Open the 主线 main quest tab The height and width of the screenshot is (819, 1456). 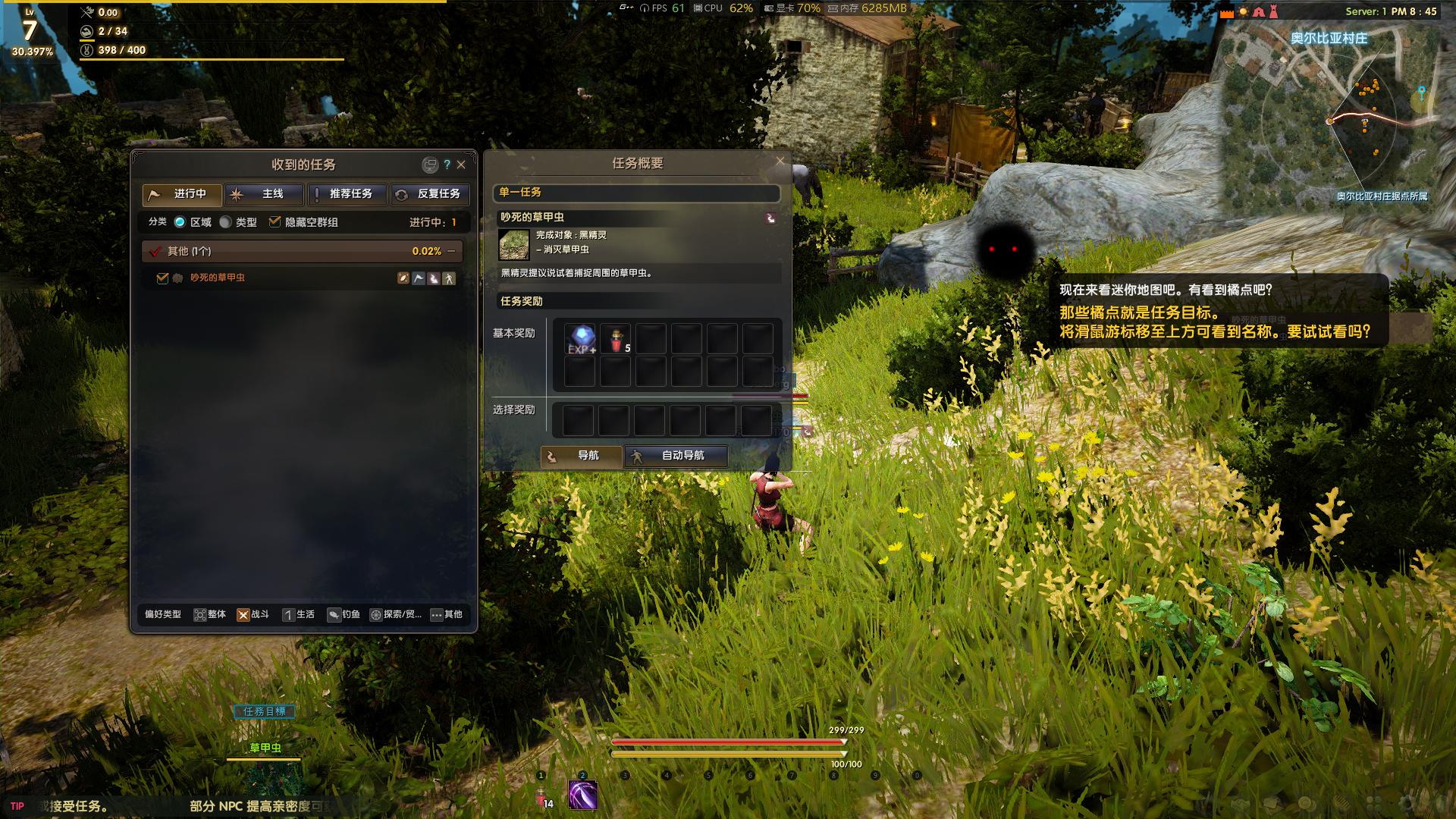point(265,194)
